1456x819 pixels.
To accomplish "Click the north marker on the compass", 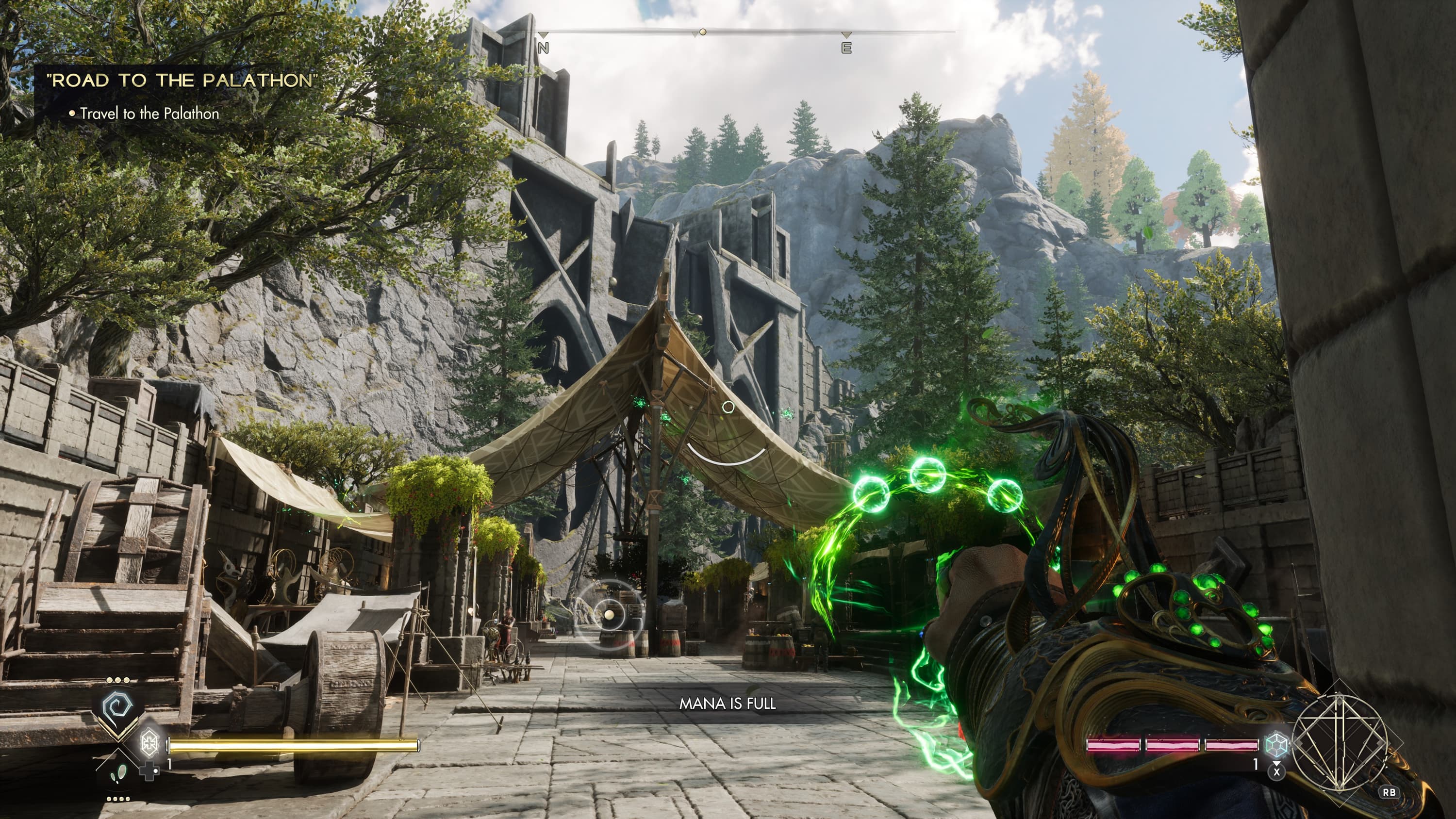I will click(543, 48).
